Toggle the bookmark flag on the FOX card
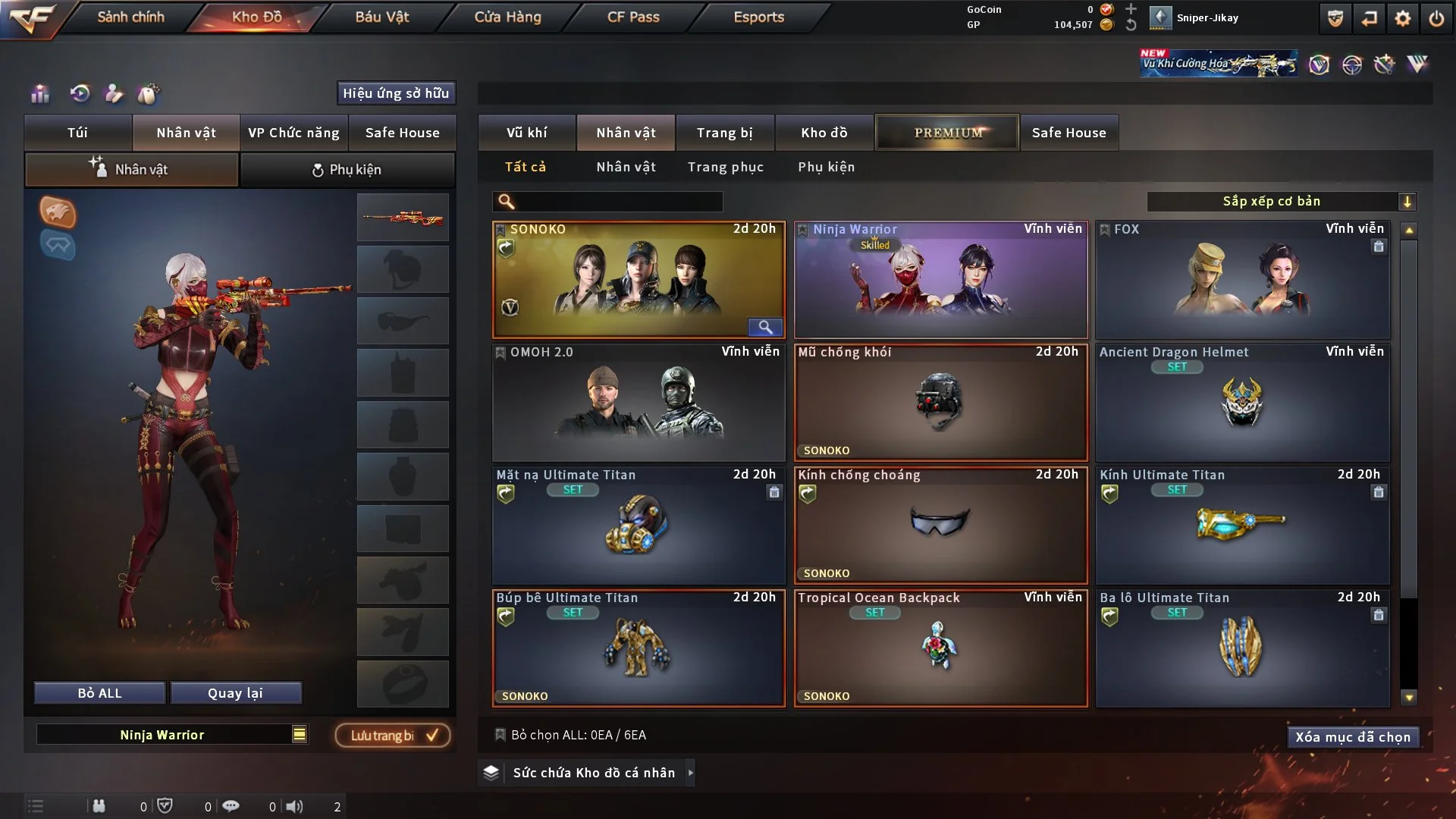The height and width of the screenshot is (819, 1456). coord(1105,228)
